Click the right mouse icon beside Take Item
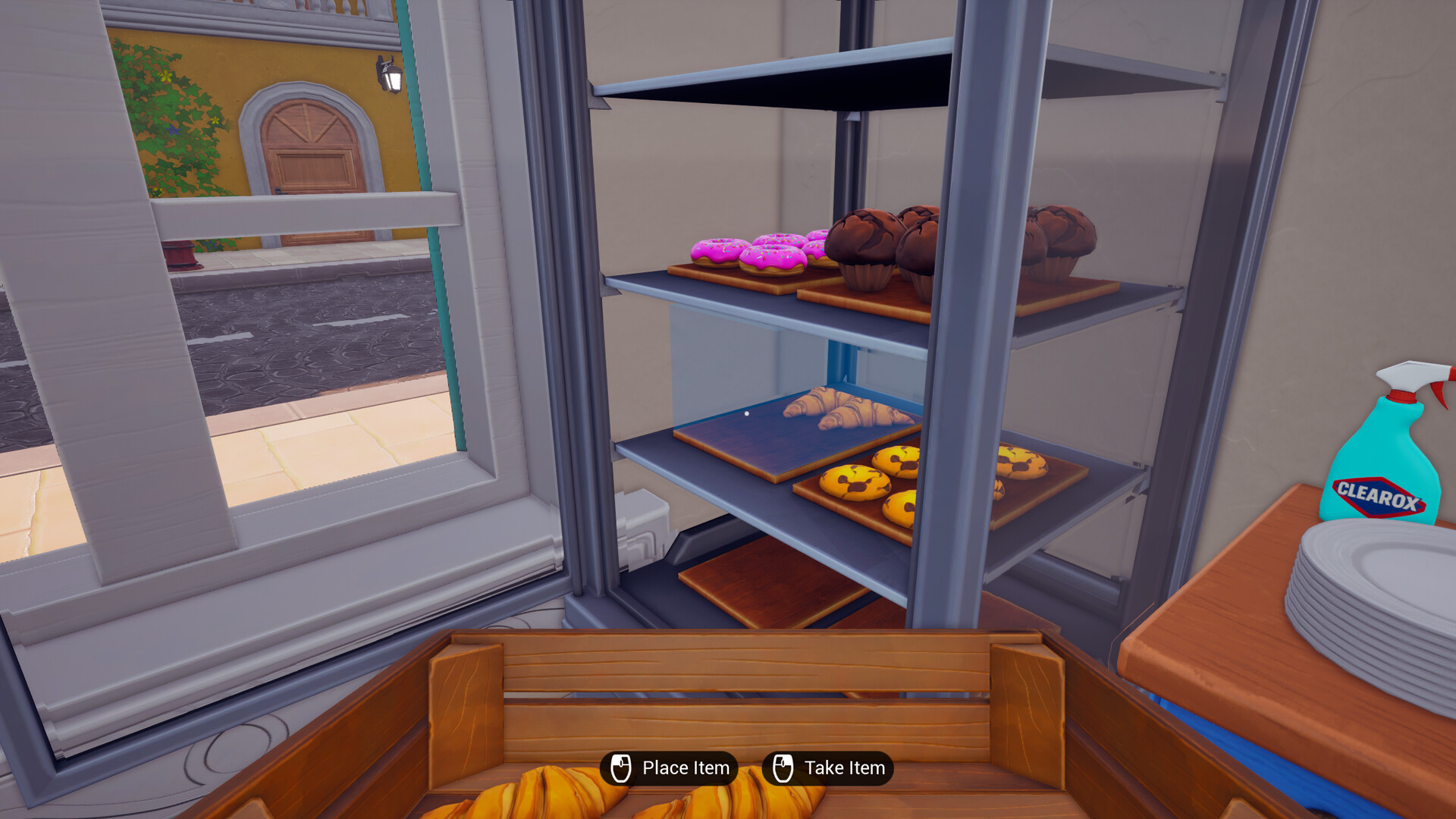The height and width of the screenshot is (819, 1456). 784,767
